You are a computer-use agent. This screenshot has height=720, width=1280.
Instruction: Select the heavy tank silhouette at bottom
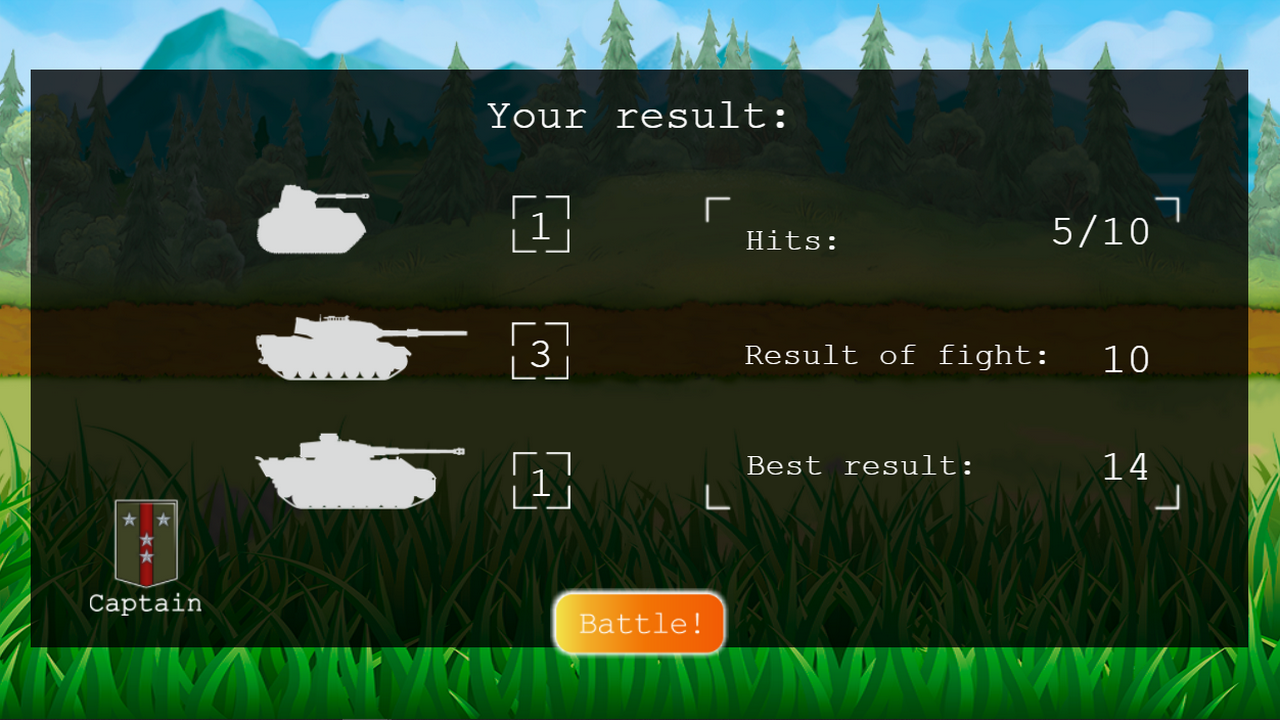click(345, 470)
